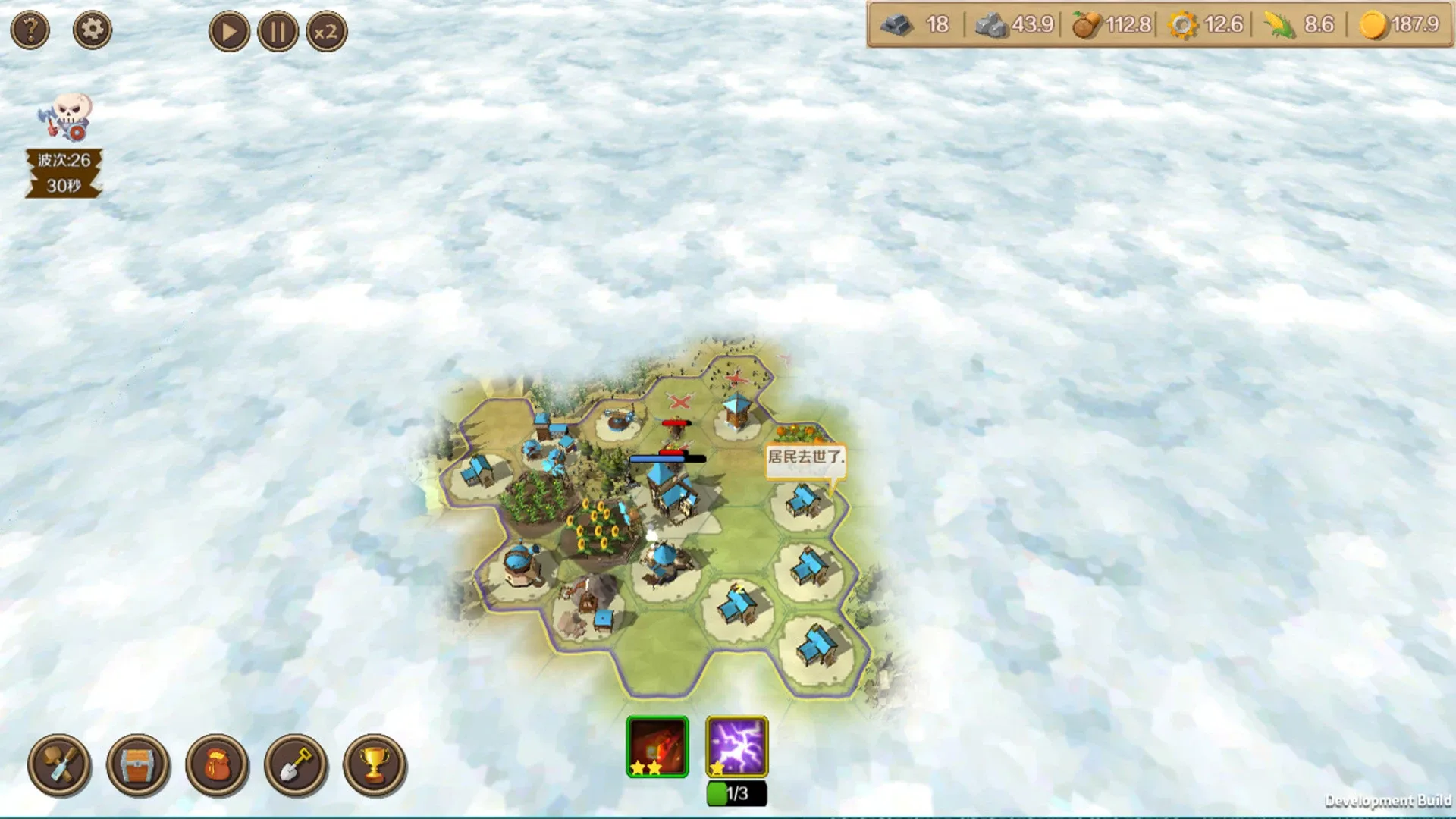
Task: Open the settings gear menu
Action: click(x=92, y=29)
